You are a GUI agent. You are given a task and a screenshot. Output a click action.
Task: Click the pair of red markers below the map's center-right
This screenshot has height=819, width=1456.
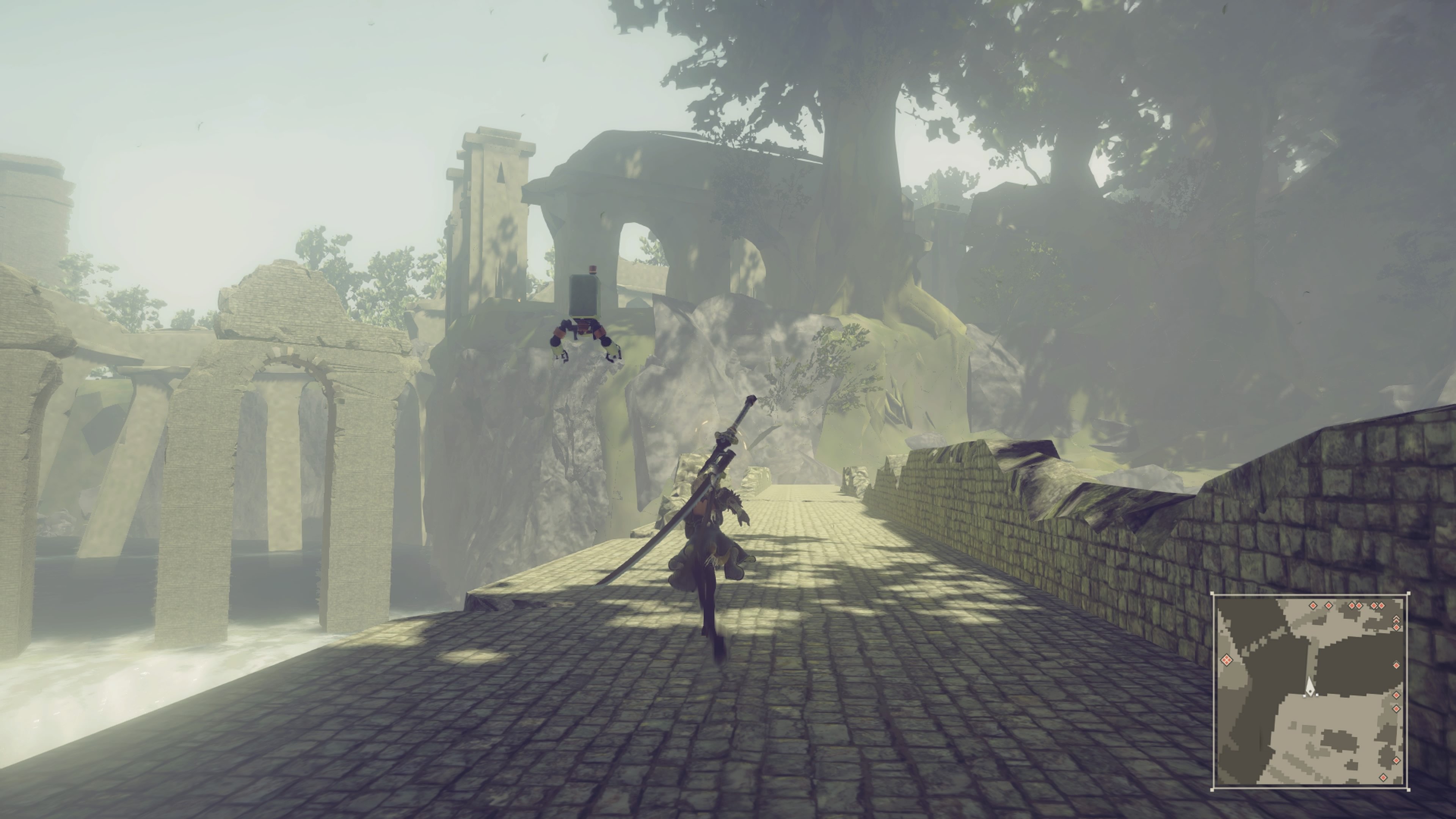coord(1395,703)
